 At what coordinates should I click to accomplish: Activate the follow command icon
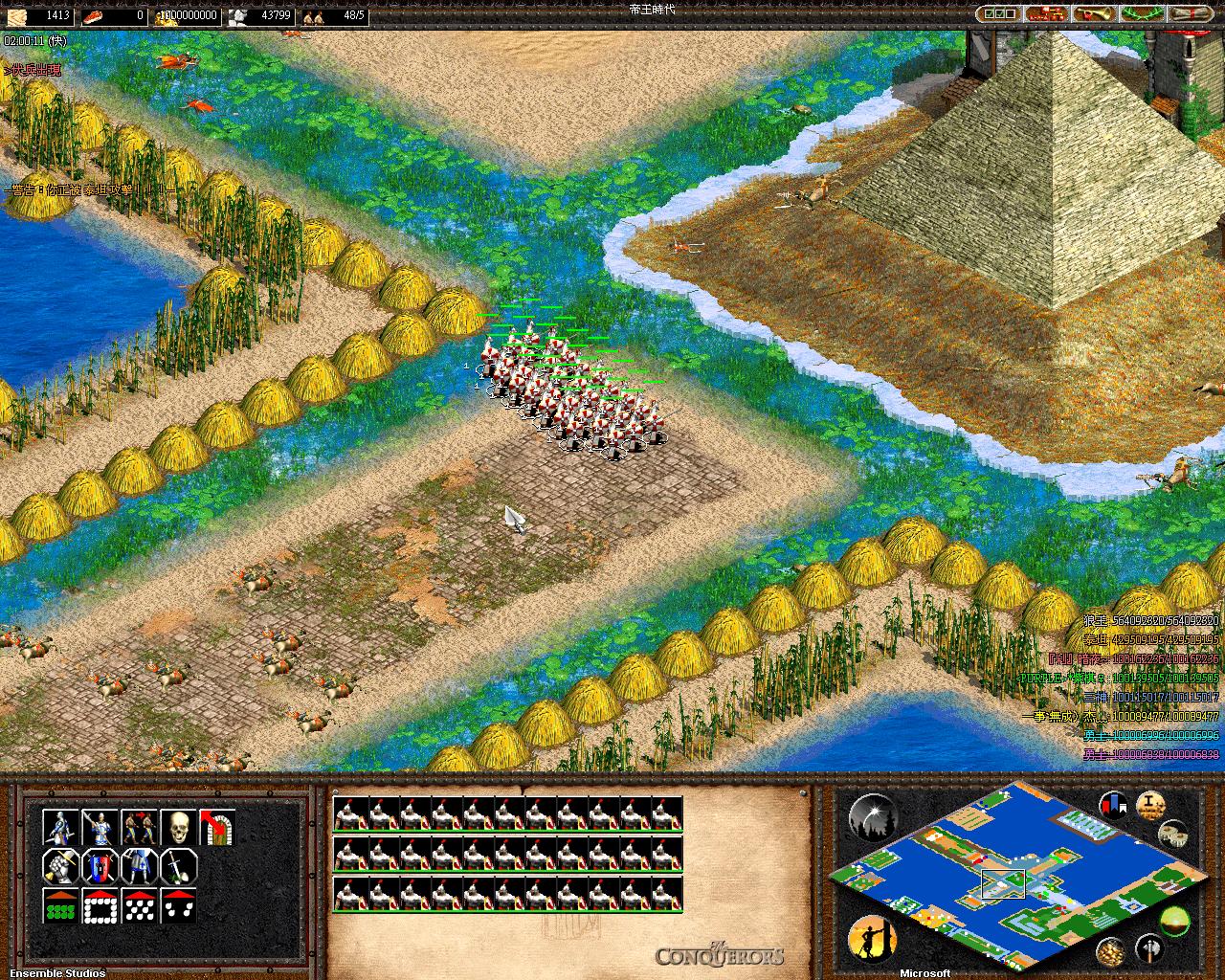tap(139, 828)
